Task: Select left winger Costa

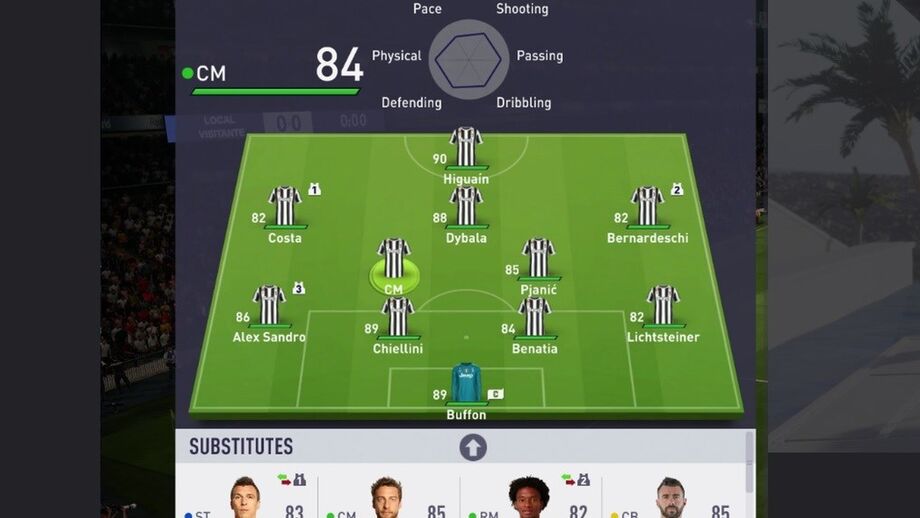Action: [285, 207]
